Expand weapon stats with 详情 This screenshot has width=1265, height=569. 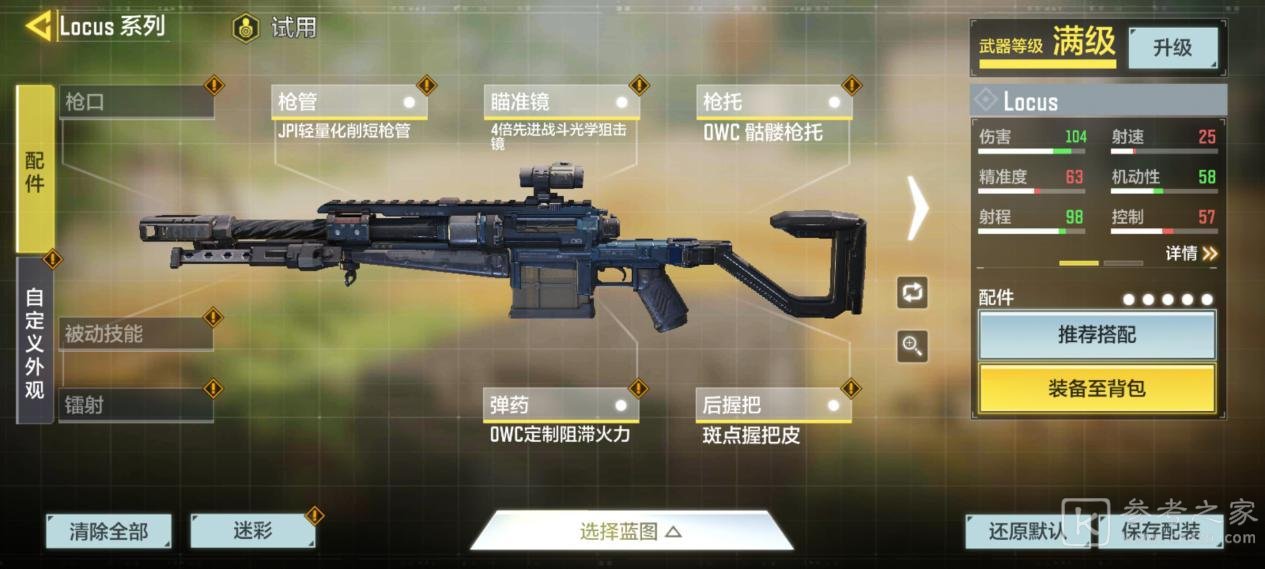1190,254
